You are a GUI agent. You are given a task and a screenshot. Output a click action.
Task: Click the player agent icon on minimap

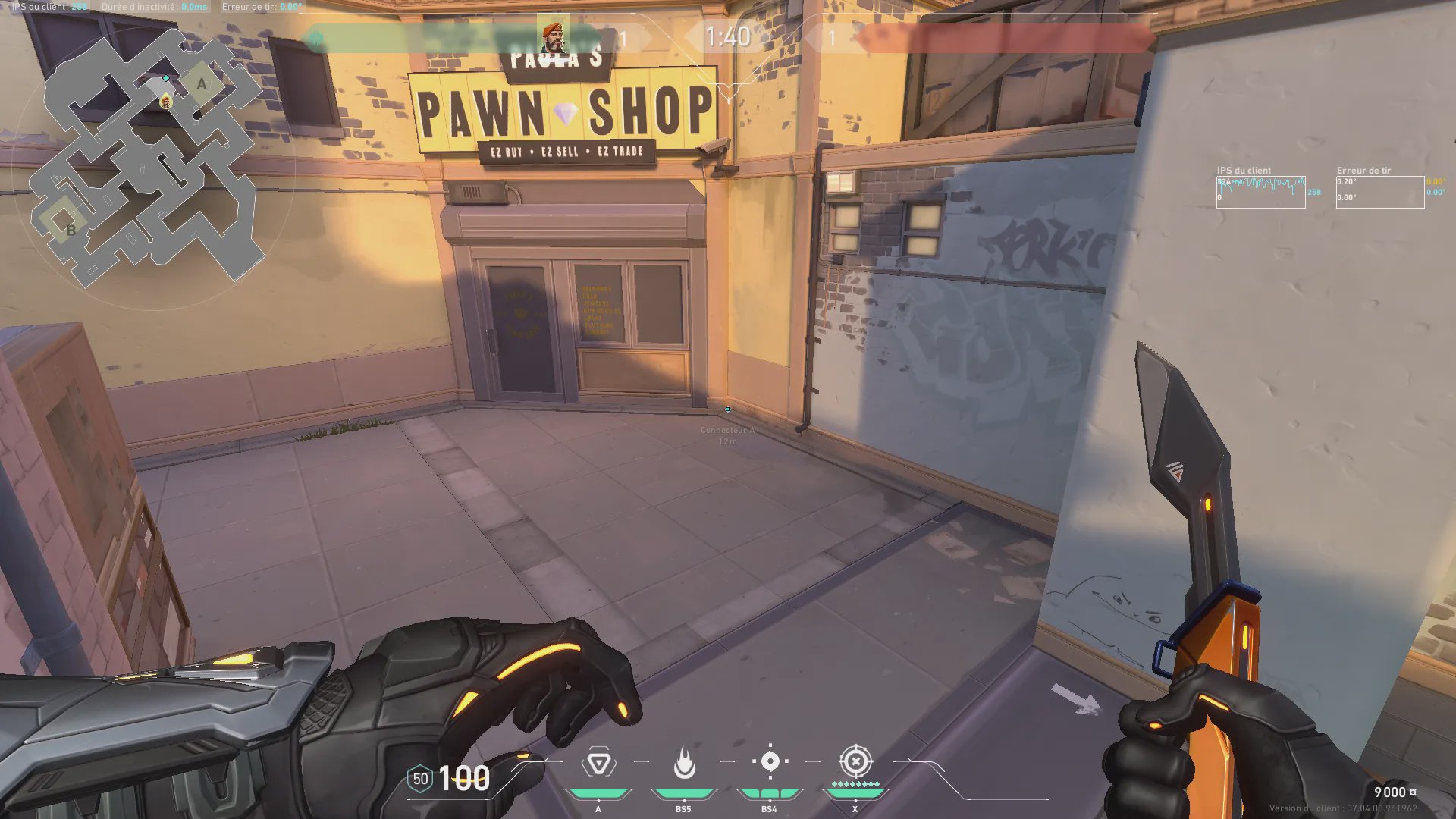(x=165, y=102)
